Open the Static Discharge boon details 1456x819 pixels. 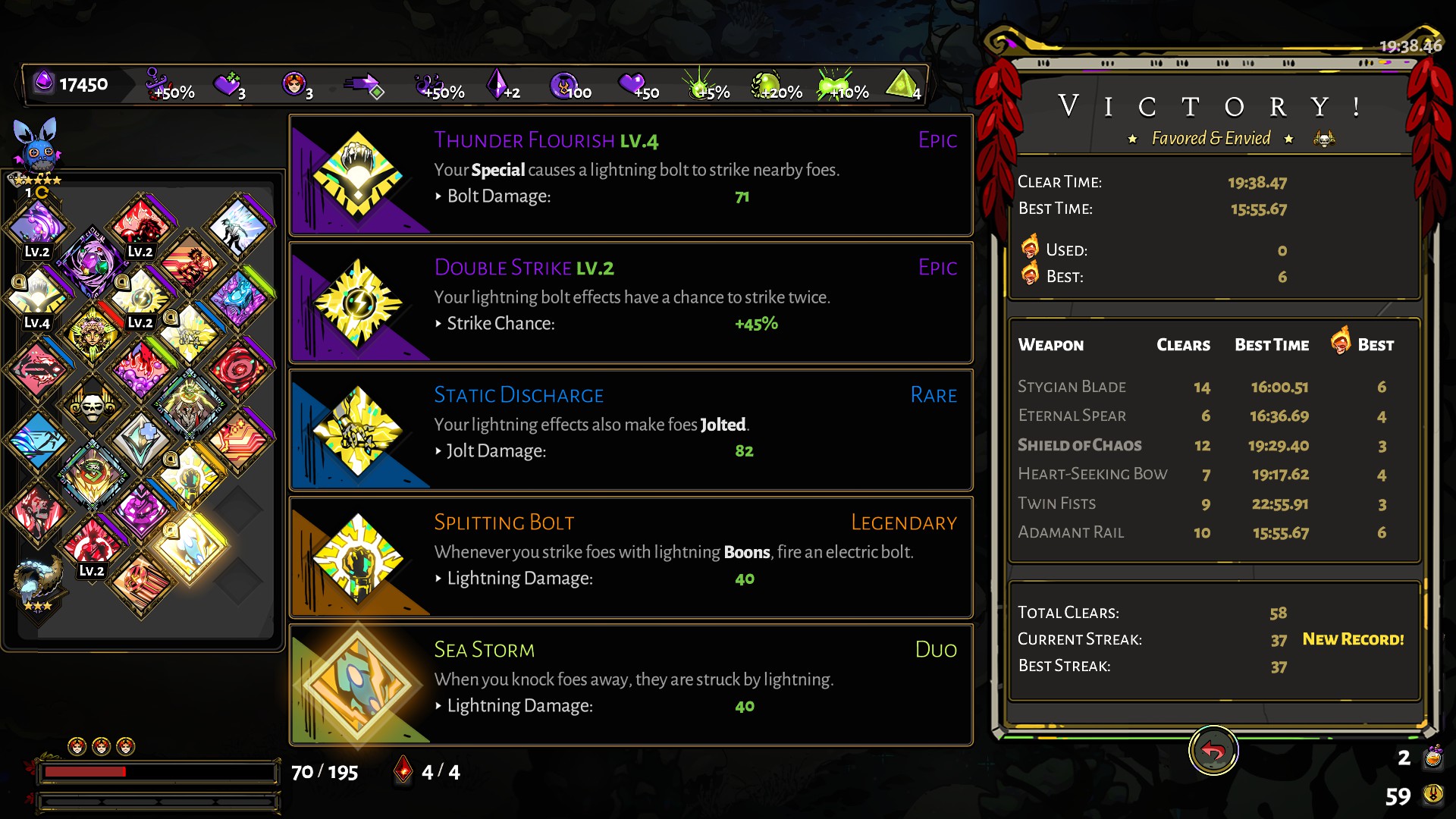[x=631, y=430]
